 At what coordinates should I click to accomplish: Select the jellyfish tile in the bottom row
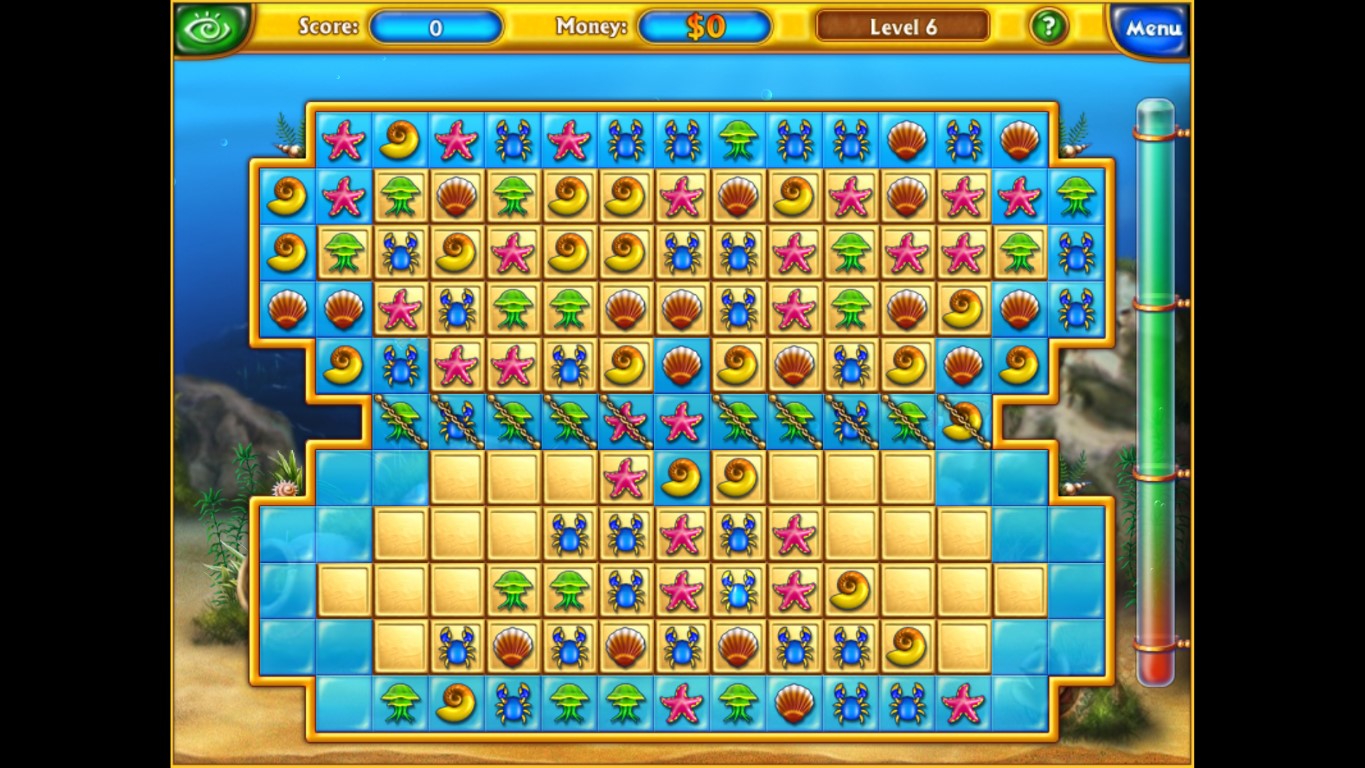398,704
